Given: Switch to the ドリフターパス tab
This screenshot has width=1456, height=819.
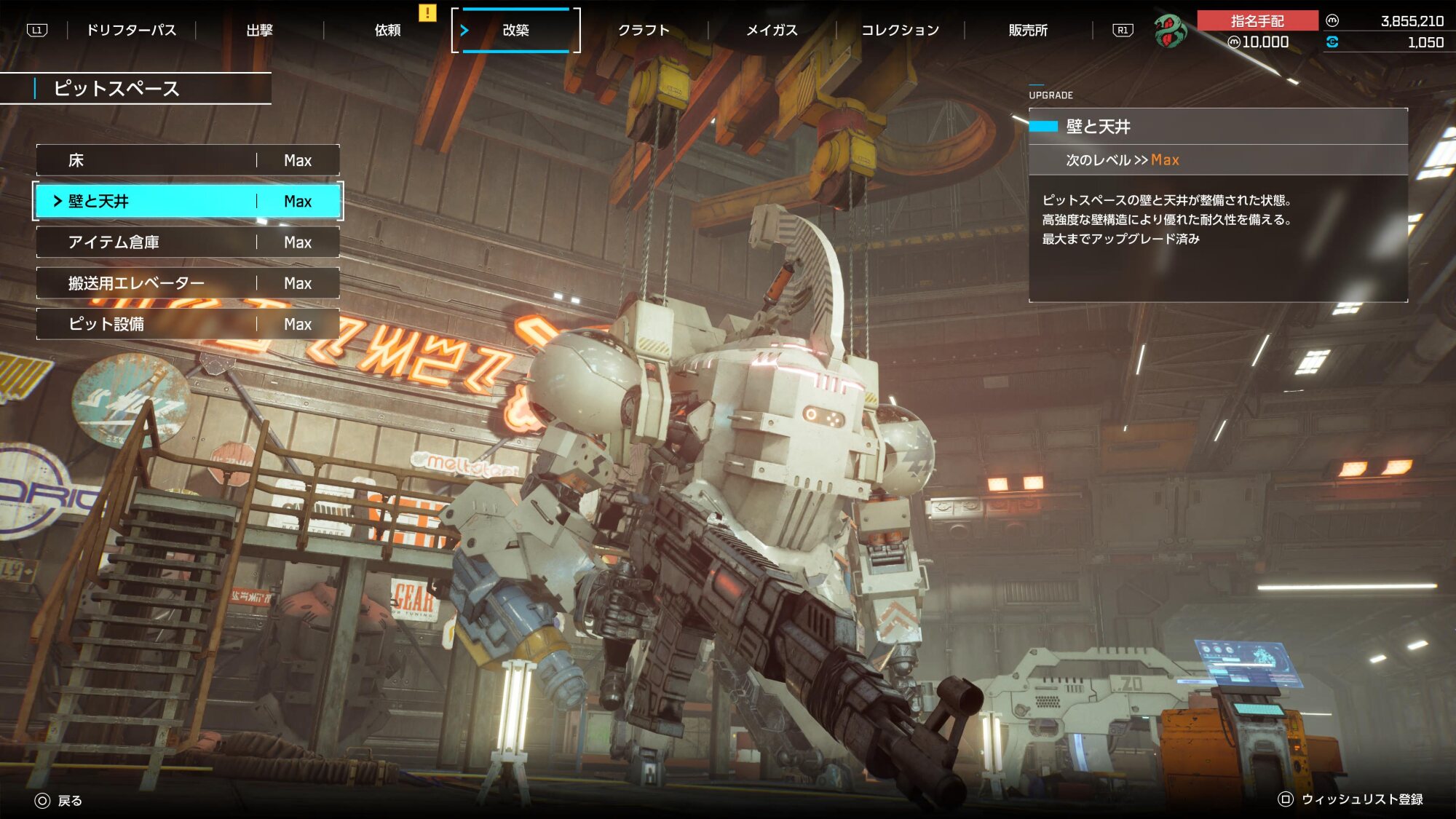Looking at the screenshot, I should coord(131,31).
